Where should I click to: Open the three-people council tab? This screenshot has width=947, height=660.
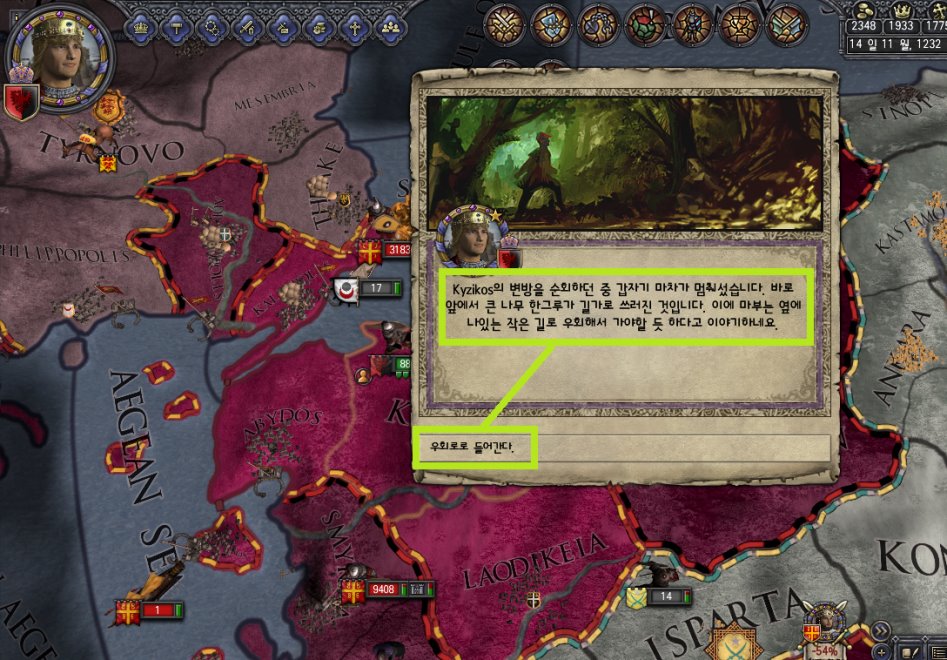390,27
